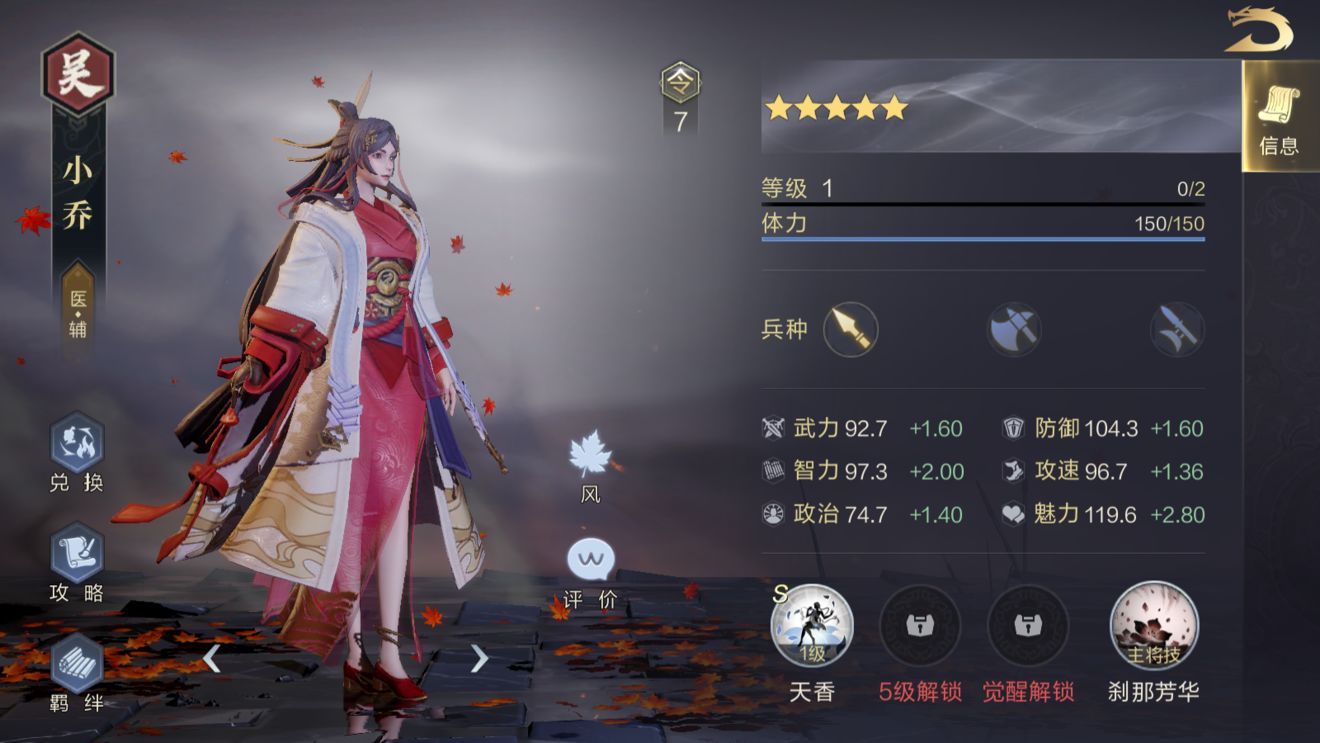Screen dimensions: 1320x743
Task: Select the dagger troop type icon
Action: click(x=1175, y=329)
